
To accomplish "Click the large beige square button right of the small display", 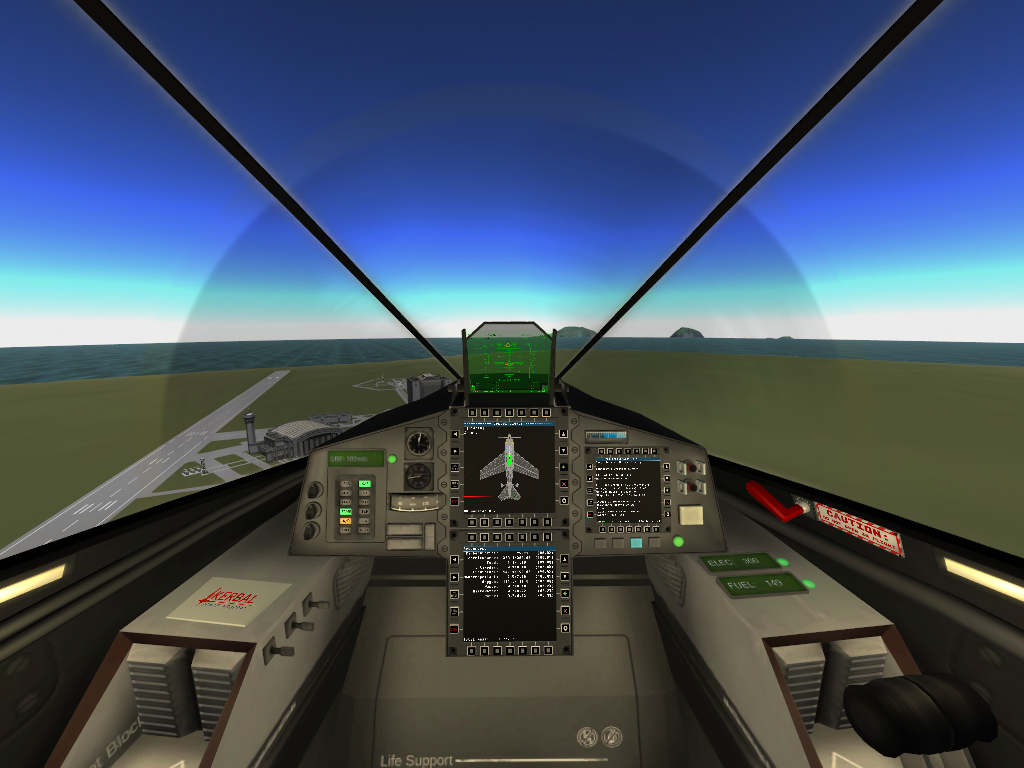I will click(x=691, y=515).
